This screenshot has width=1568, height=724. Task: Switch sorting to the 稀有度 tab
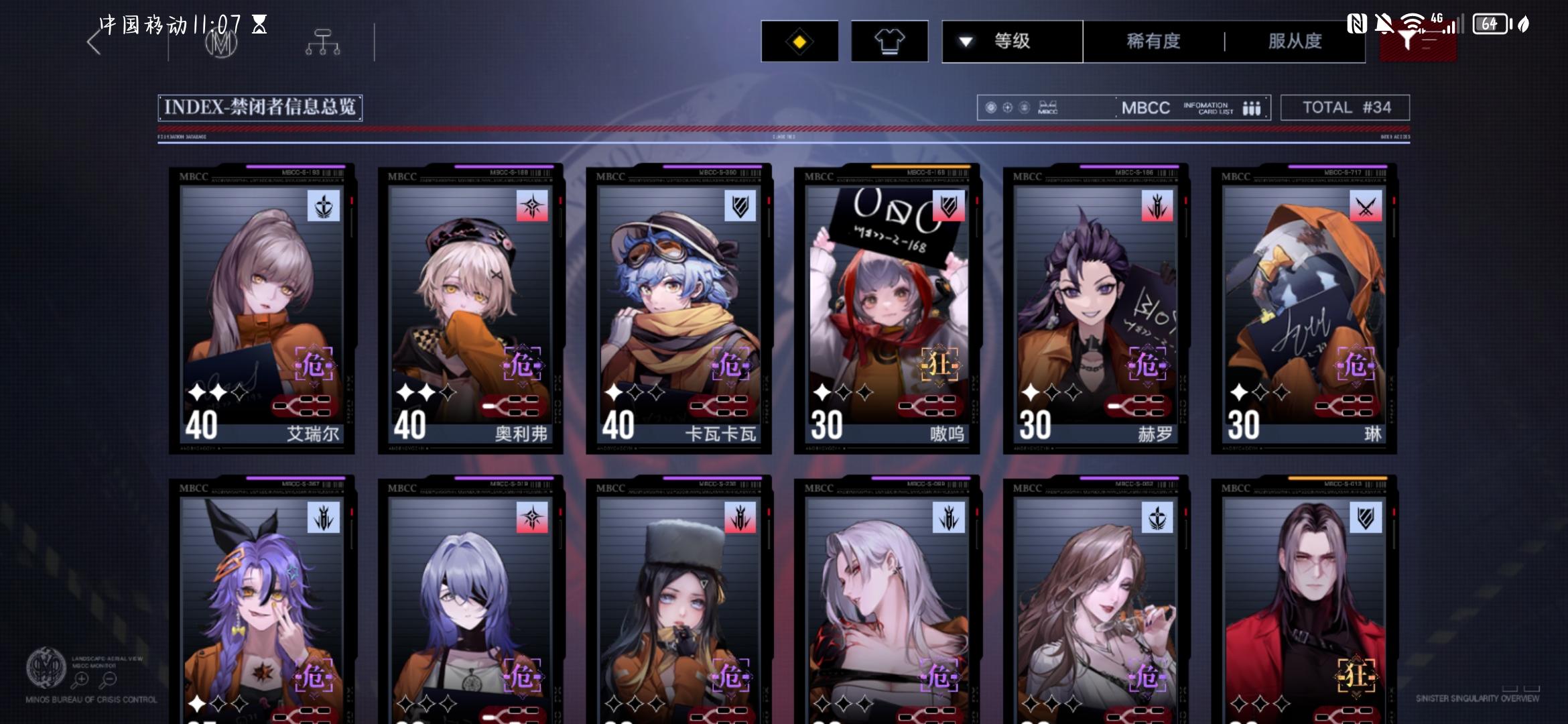[x=1153, y=41]
